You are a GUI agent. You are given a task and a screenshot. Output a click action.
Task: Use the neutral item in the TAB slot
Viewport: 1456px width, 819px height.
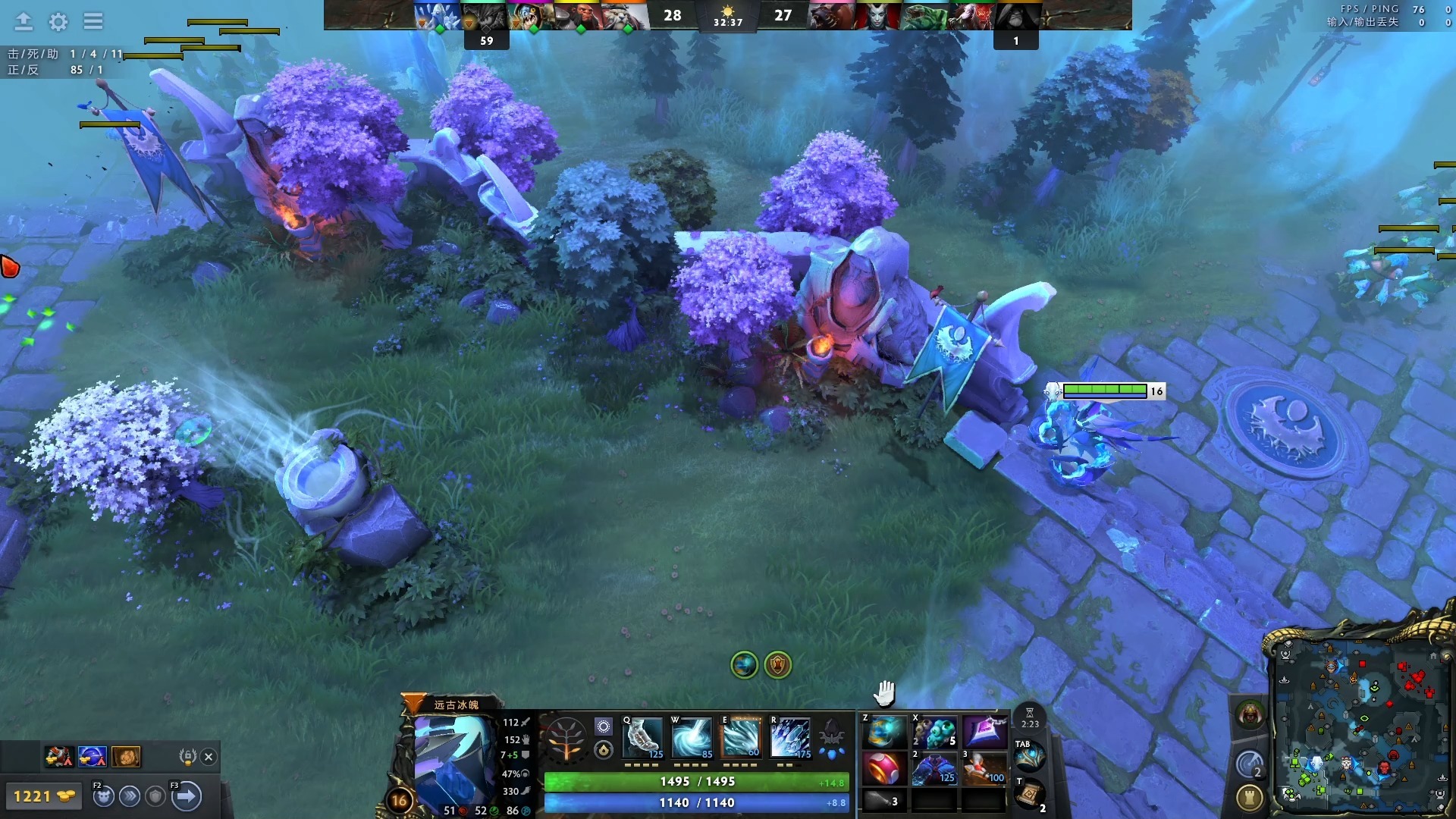[1029, 756]
